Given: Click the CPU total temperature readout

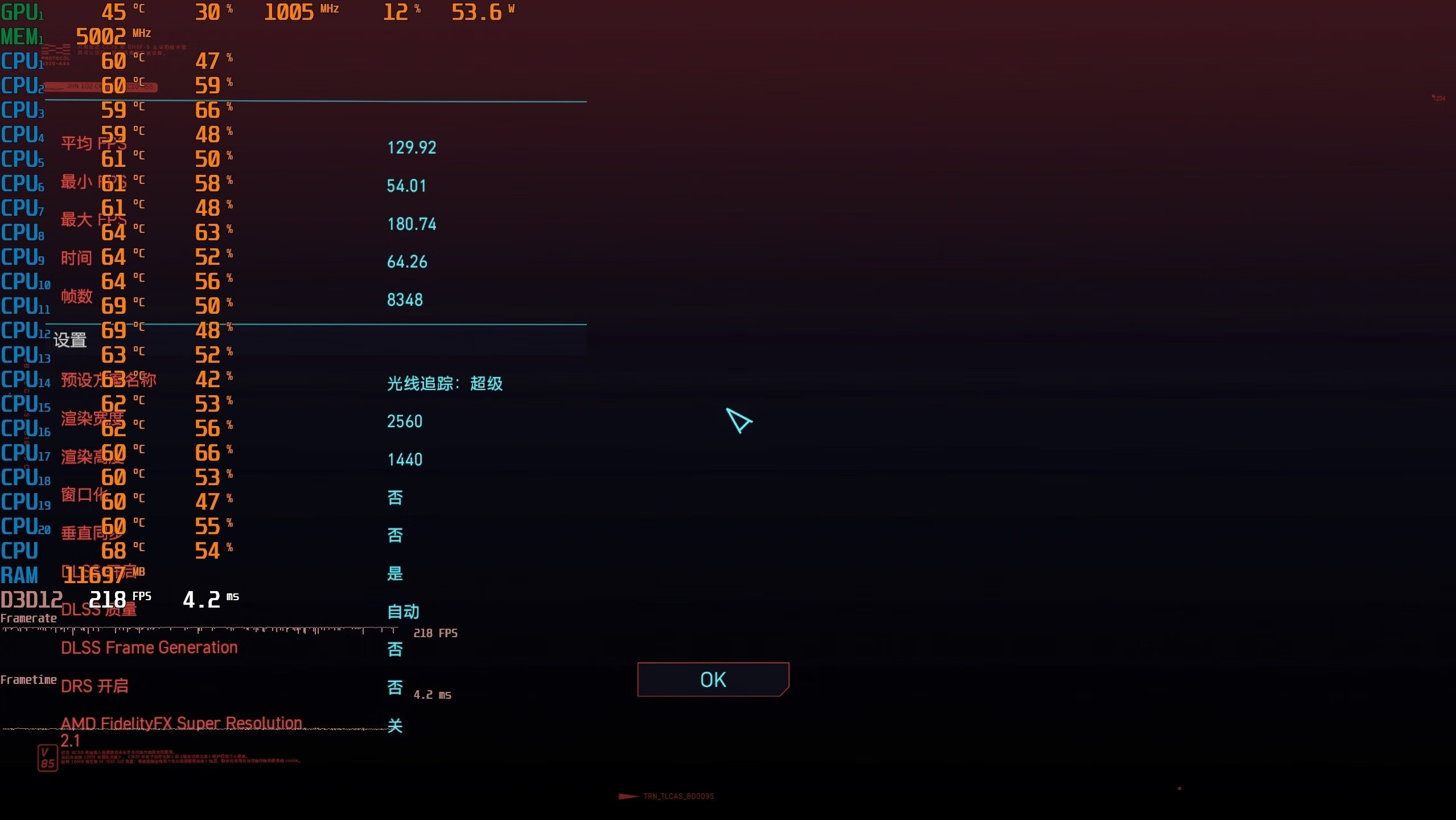Looking at the screenshot, I should coord(114,550).
